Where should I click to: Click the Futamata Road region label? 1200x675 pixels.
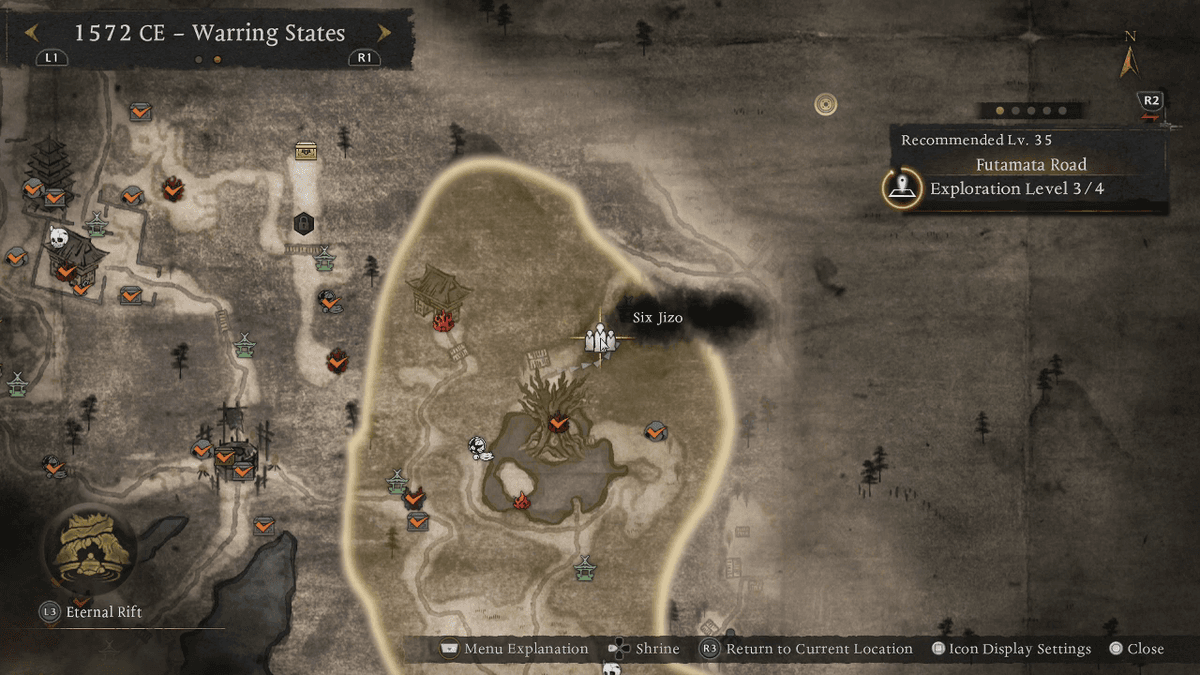1030,164
